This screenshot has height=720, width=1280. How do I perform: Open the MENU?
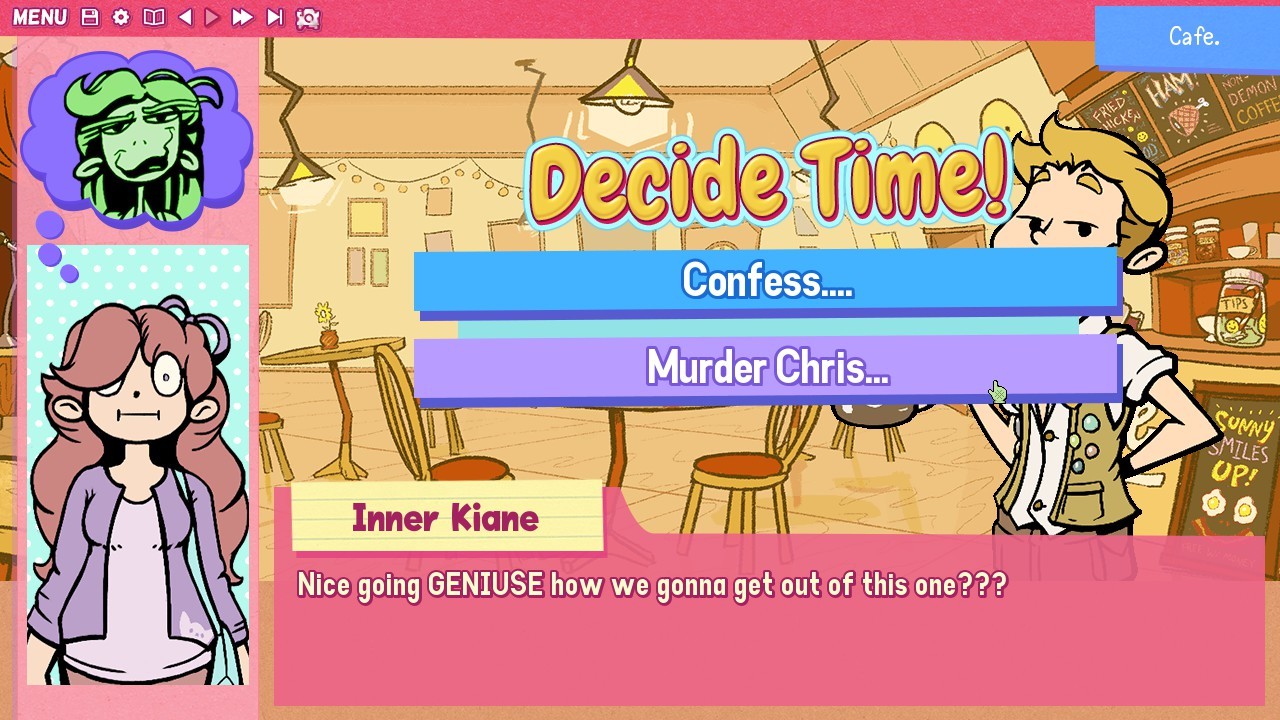point(42,17)
